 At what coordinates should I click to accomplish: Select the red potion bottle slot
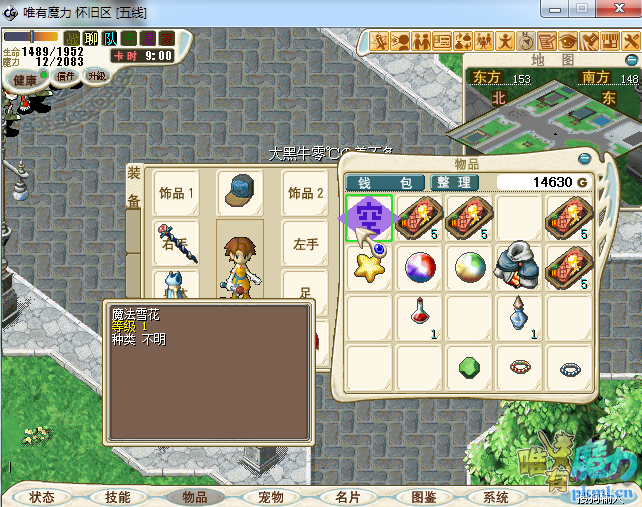421,316
